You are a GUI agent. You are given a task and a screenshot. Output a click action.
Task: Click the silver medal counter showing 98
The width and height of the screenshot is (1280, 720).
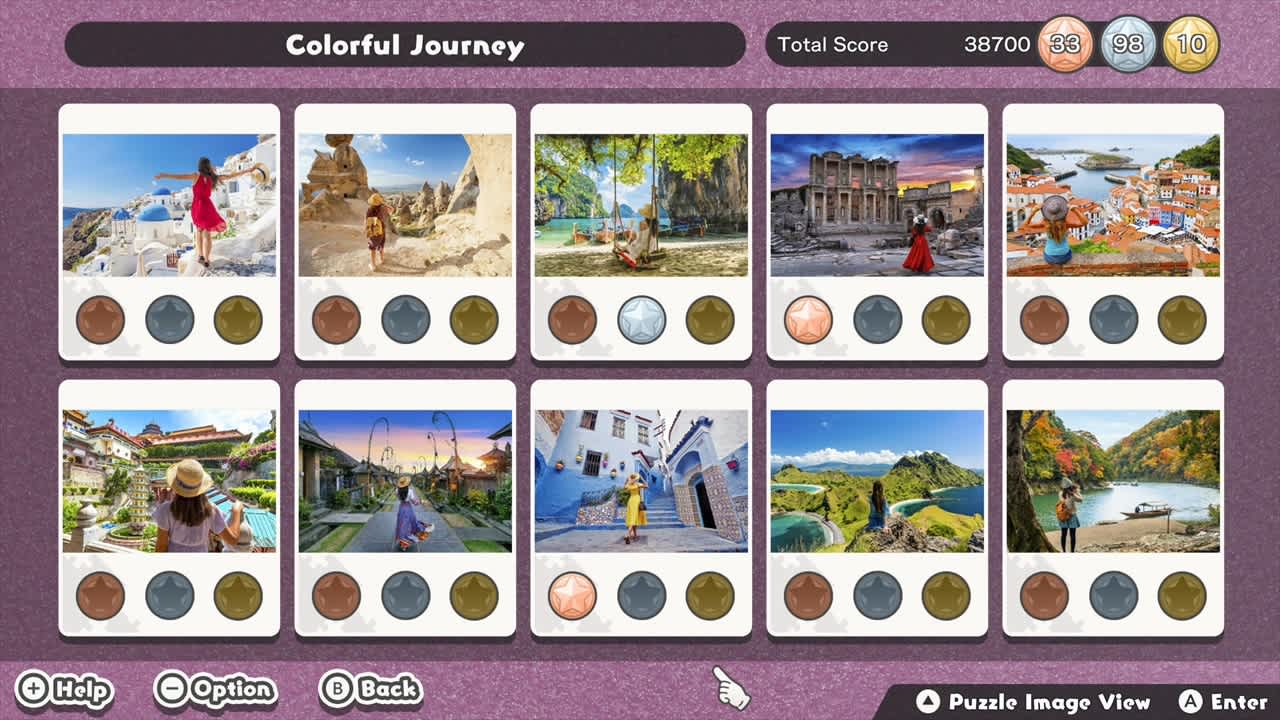tap(1124, 44)
